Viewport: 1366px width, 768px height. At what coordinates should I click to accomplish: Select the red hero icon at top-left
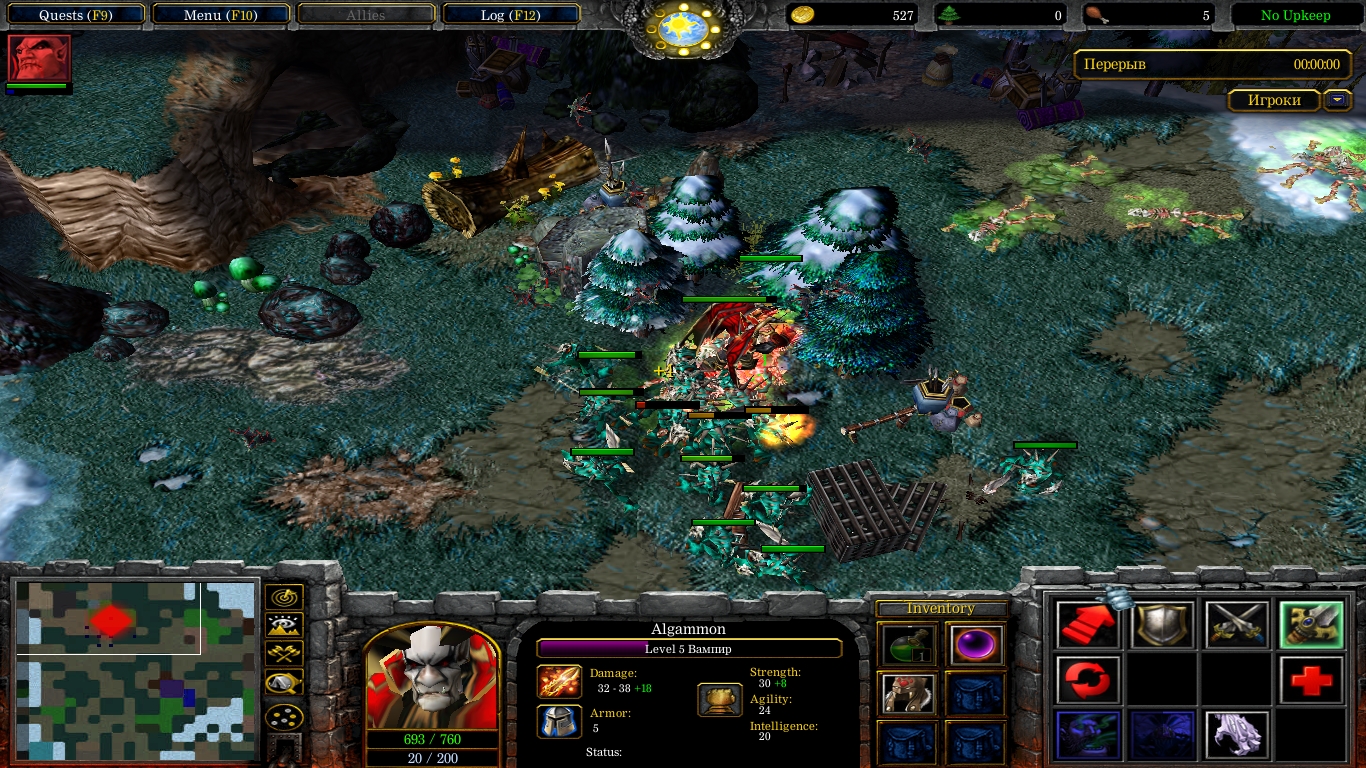click(39, 58)
